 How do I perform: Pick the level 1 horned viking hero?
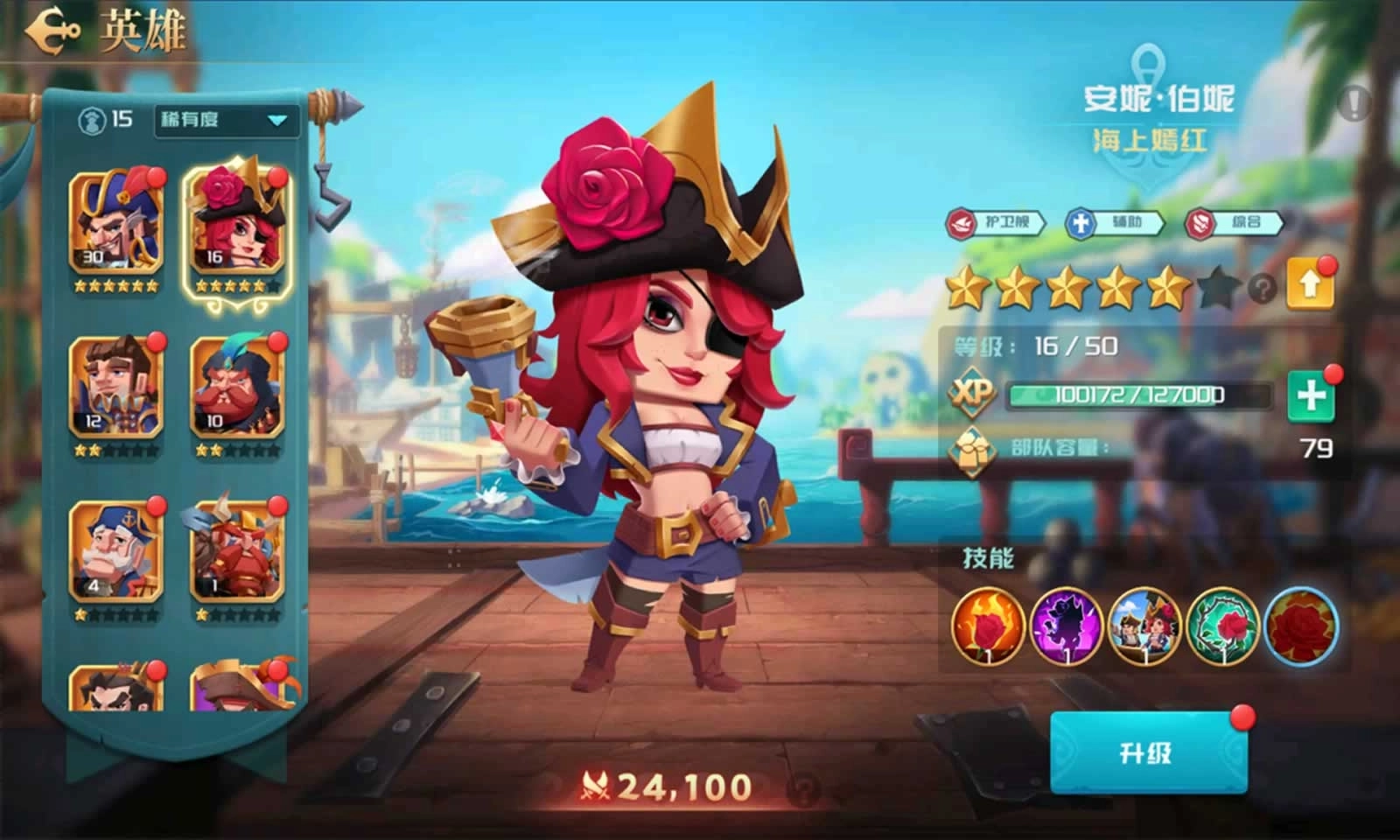coord(237,551)
